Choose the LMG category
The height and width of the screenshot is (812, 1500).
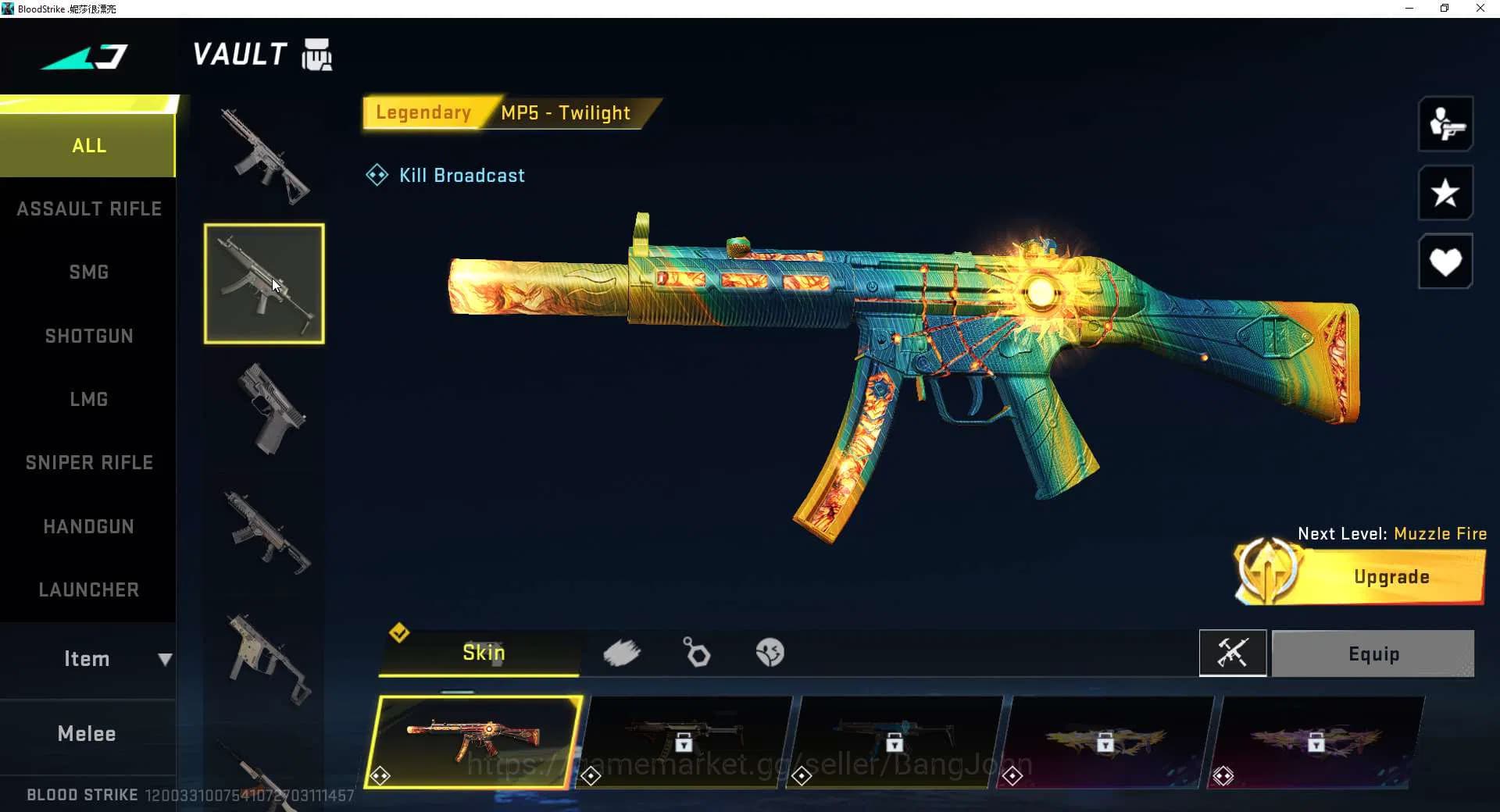(88, 399)
